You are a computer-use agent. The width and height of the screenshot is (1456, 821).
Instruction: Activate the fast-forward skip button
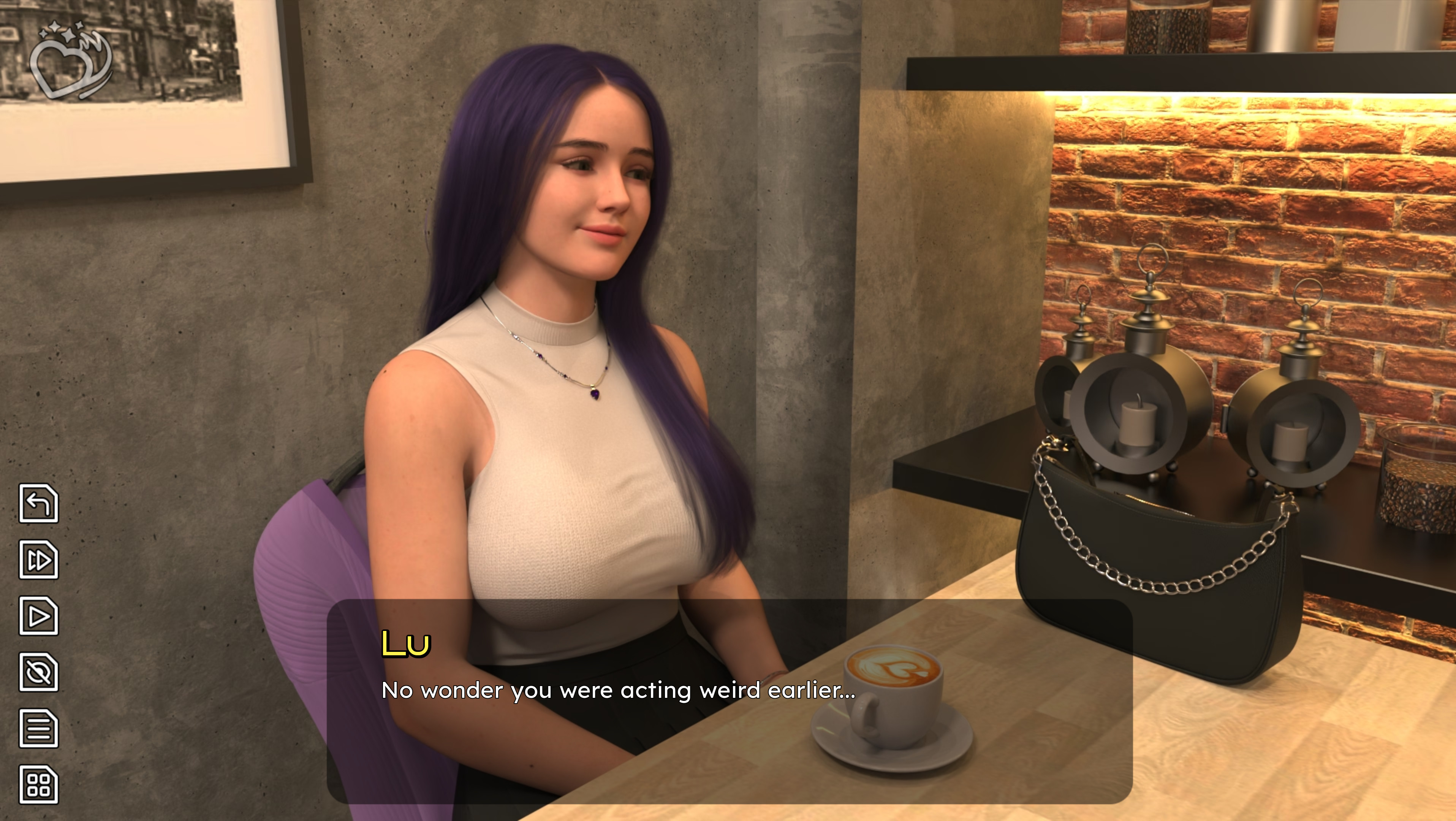pos(38,560)
